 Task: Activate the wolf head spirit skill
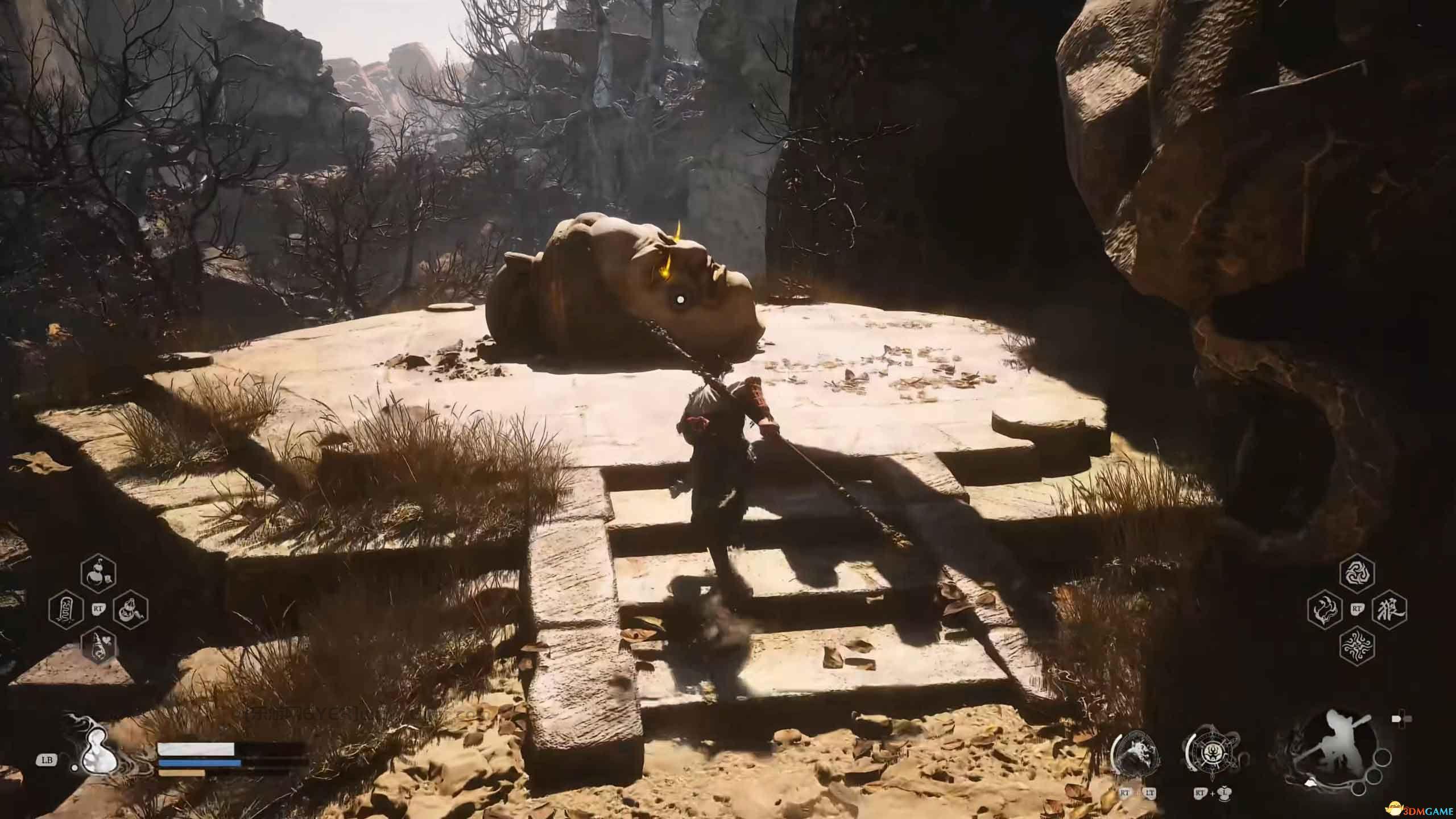point(1132,758)
